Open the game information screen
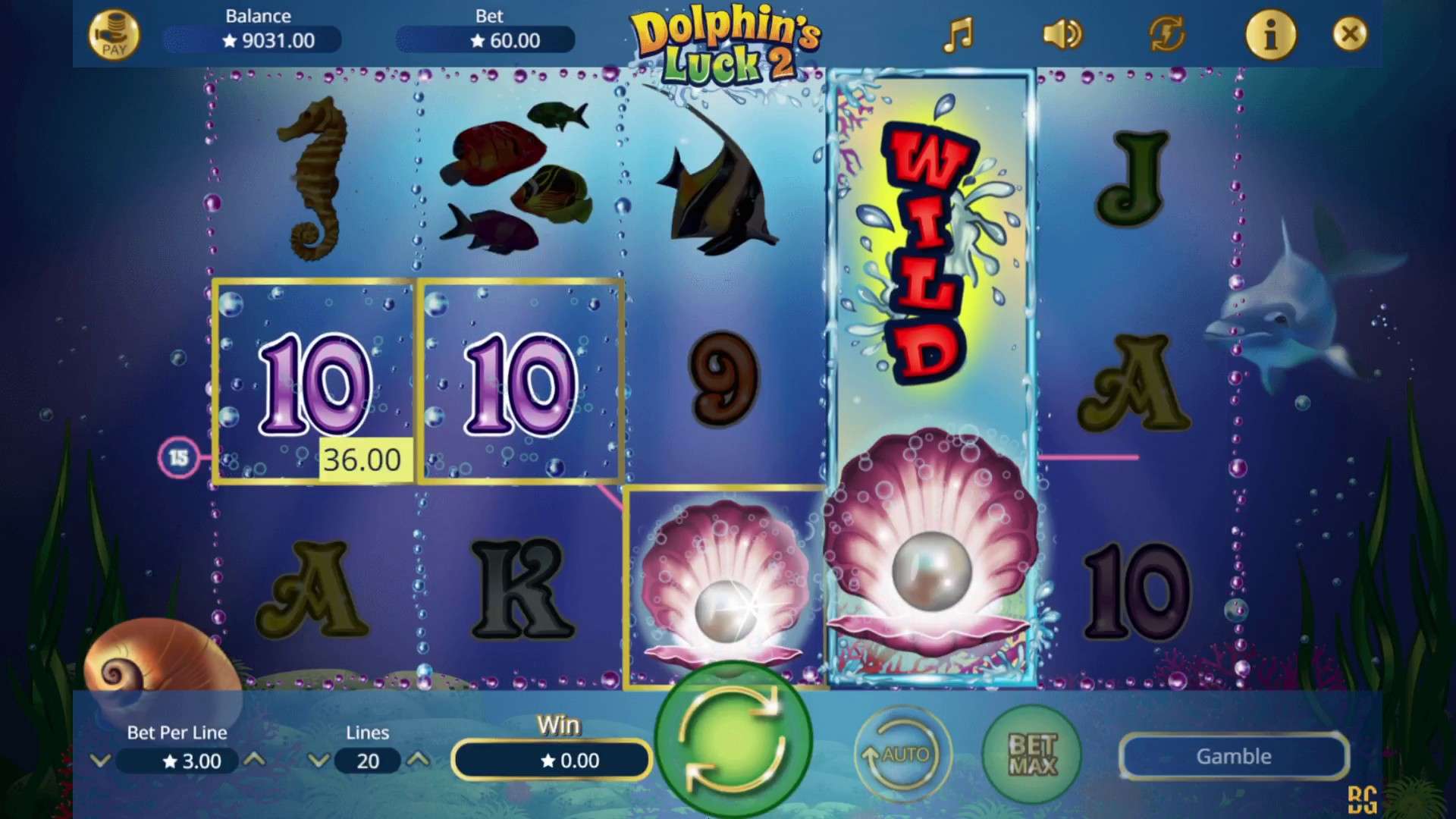 coord(1271,34)
